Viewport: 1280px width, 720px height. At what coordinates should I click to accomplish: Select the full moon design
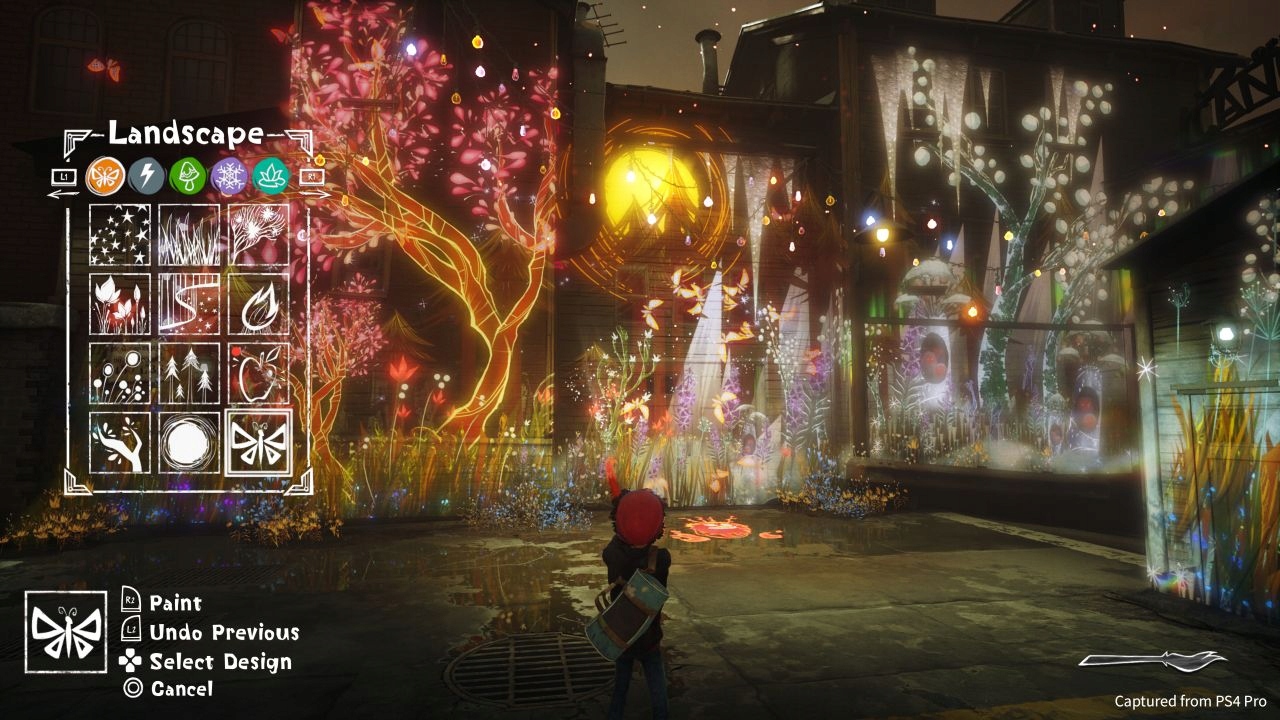point(187,443)
